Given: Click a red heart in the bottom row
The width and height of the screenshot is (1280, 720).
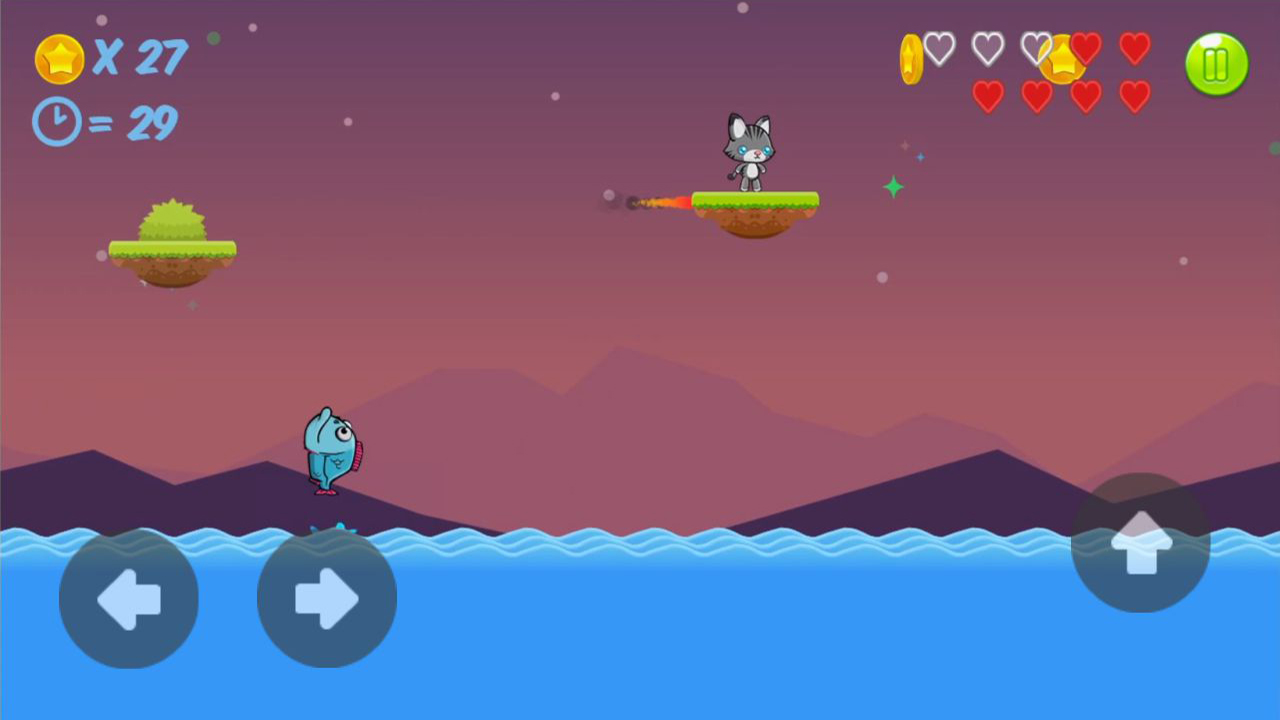Looking at the screenshot, I should 988,96.
